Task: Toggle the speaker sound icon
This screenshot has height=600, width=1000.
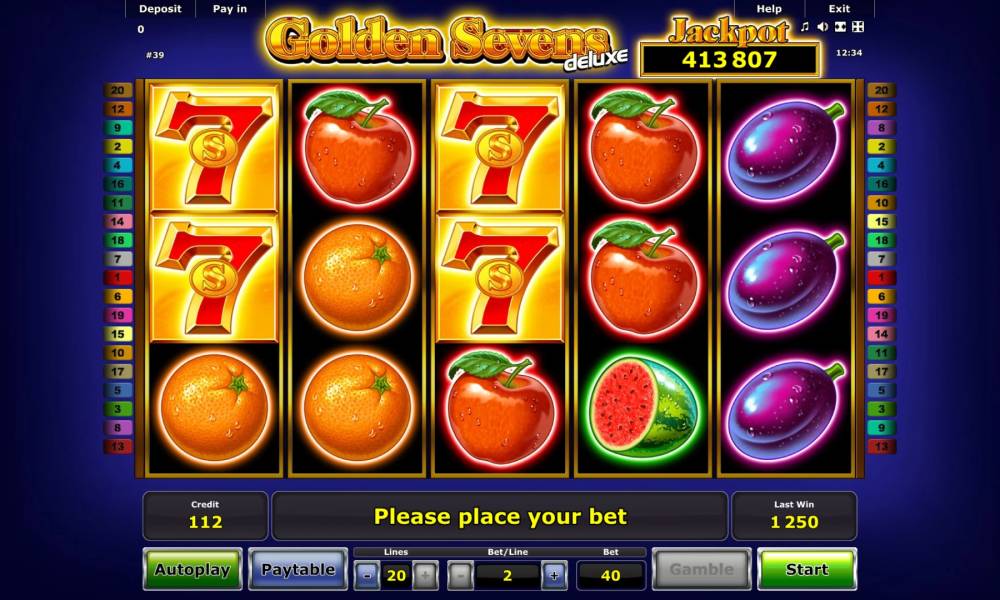Action: click(x=822, y=27)
